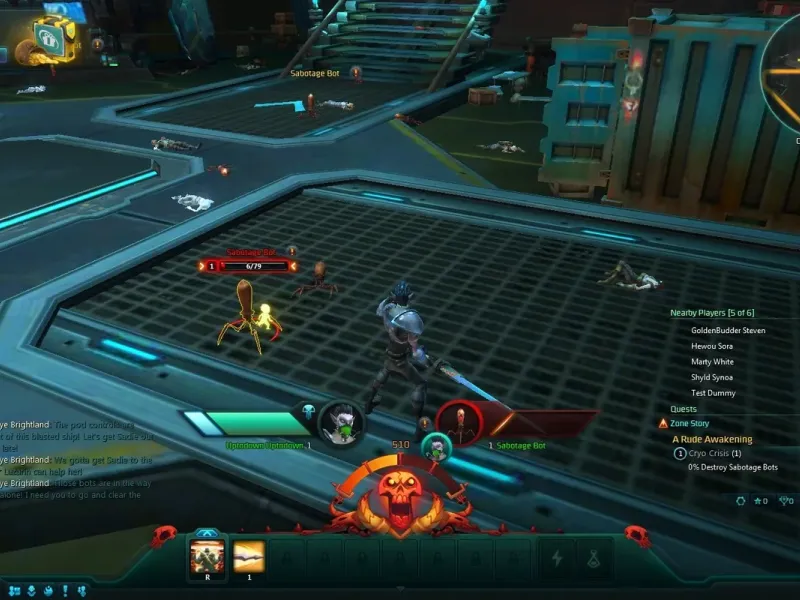The image size is (800, 600).
Task: Open the star counter in the tracker
Action: (x=760, y=500)
